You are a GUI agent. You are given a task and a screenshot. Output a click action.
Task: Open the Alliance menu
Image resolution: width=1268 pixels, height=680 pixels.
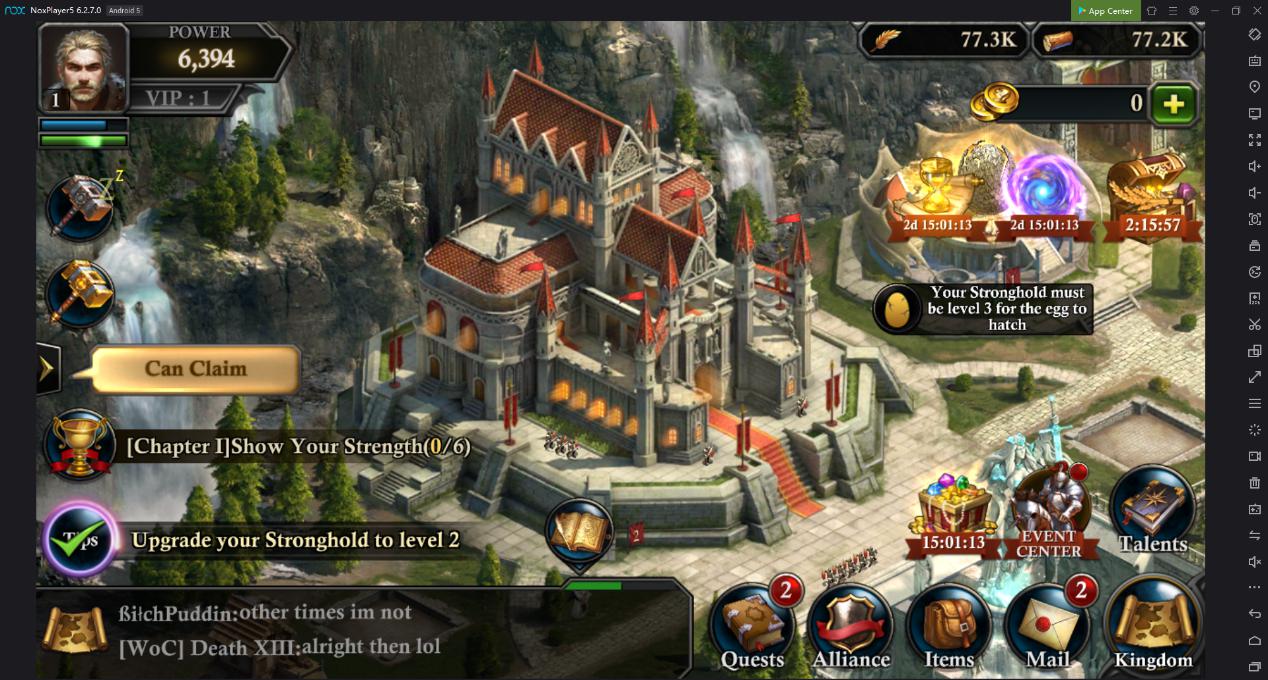[851, 627]
